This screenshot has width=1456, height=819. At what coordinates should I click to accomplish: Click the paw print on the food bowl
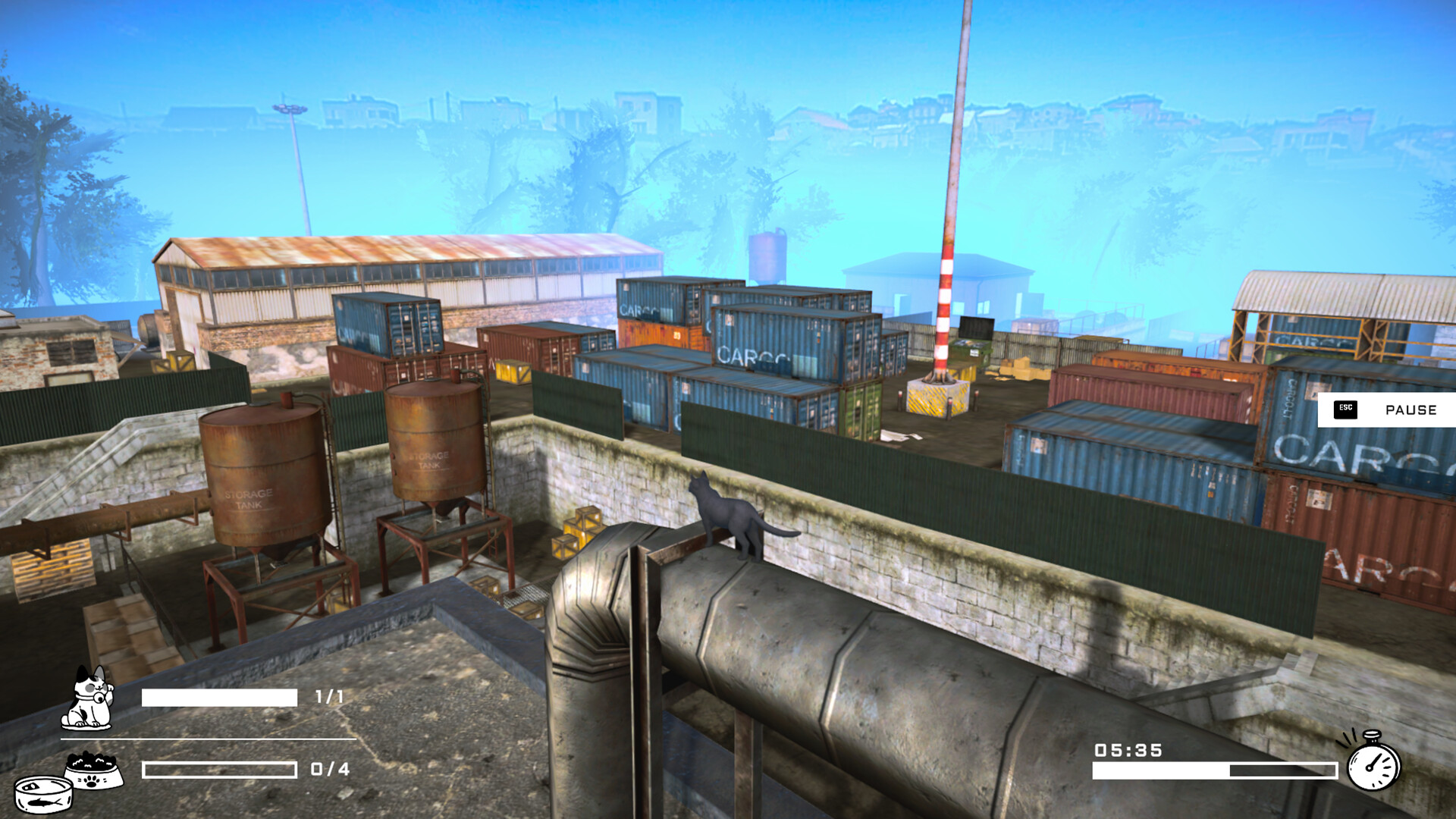(x=92, y=783)
